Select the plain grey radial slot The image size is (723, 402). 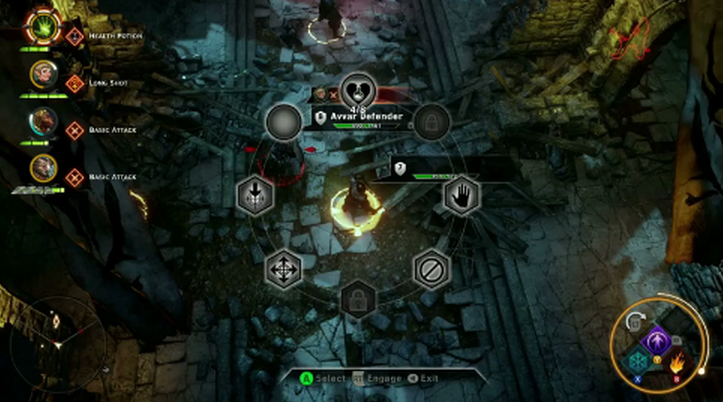click(283, 121)
